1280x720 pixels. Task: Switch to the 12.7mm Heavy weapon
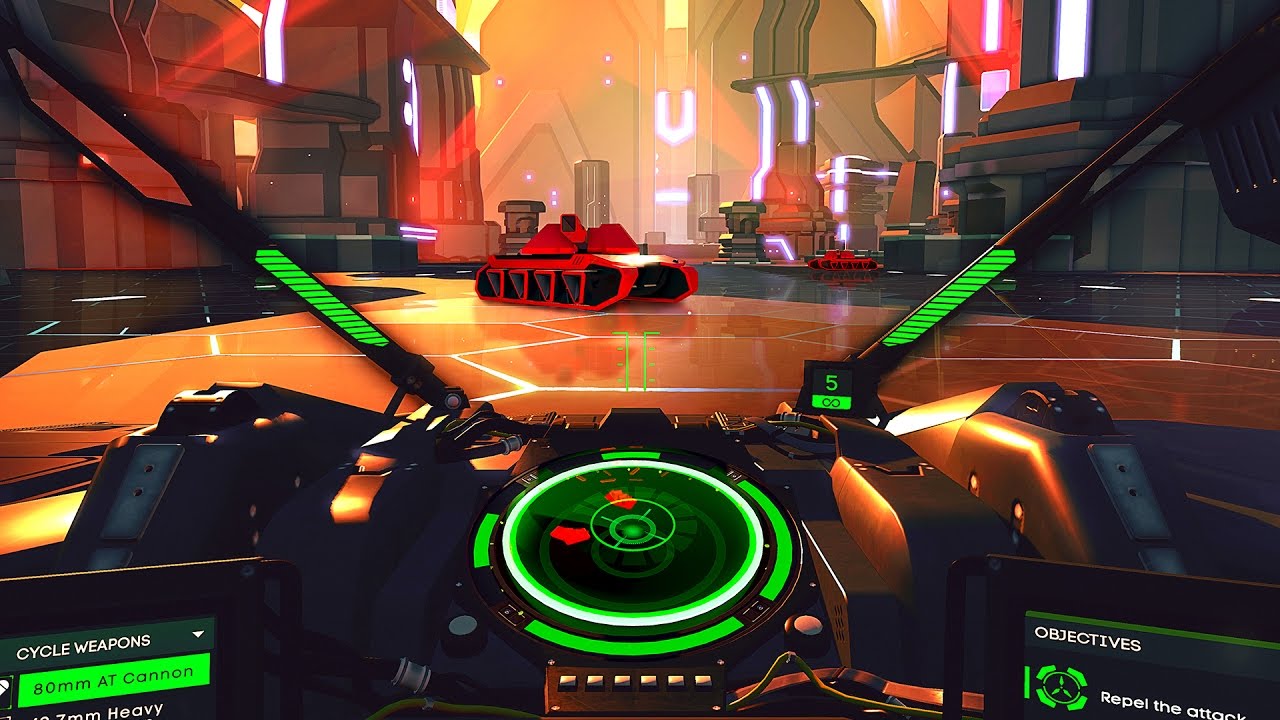[105, 714]
